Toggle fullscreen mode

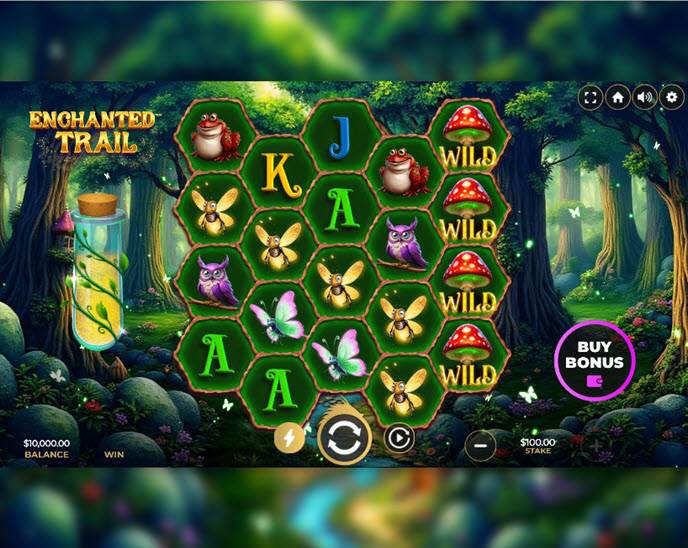click(591, 97)
